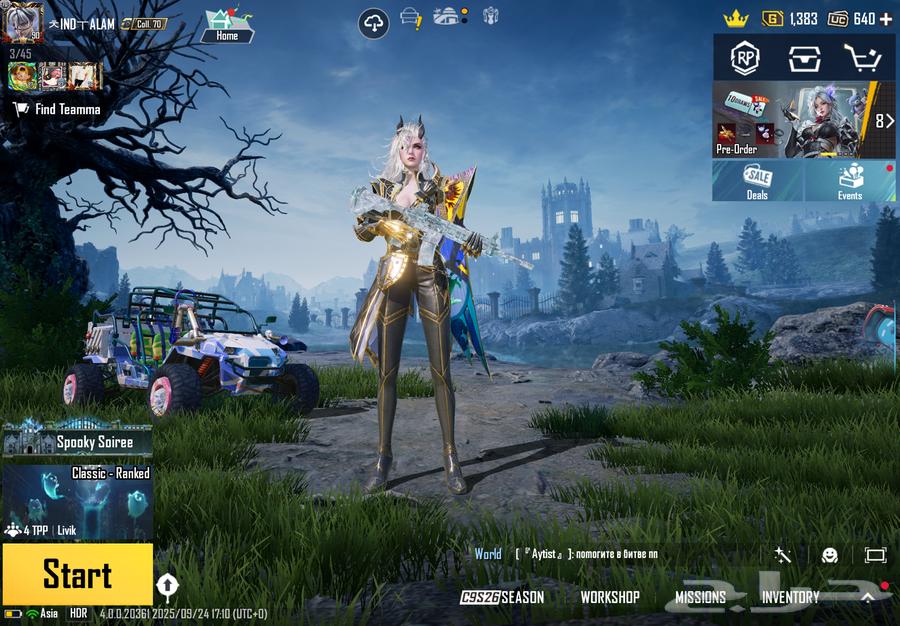Go to the Home building icon
900x626 pixels.
click(227, 25)
